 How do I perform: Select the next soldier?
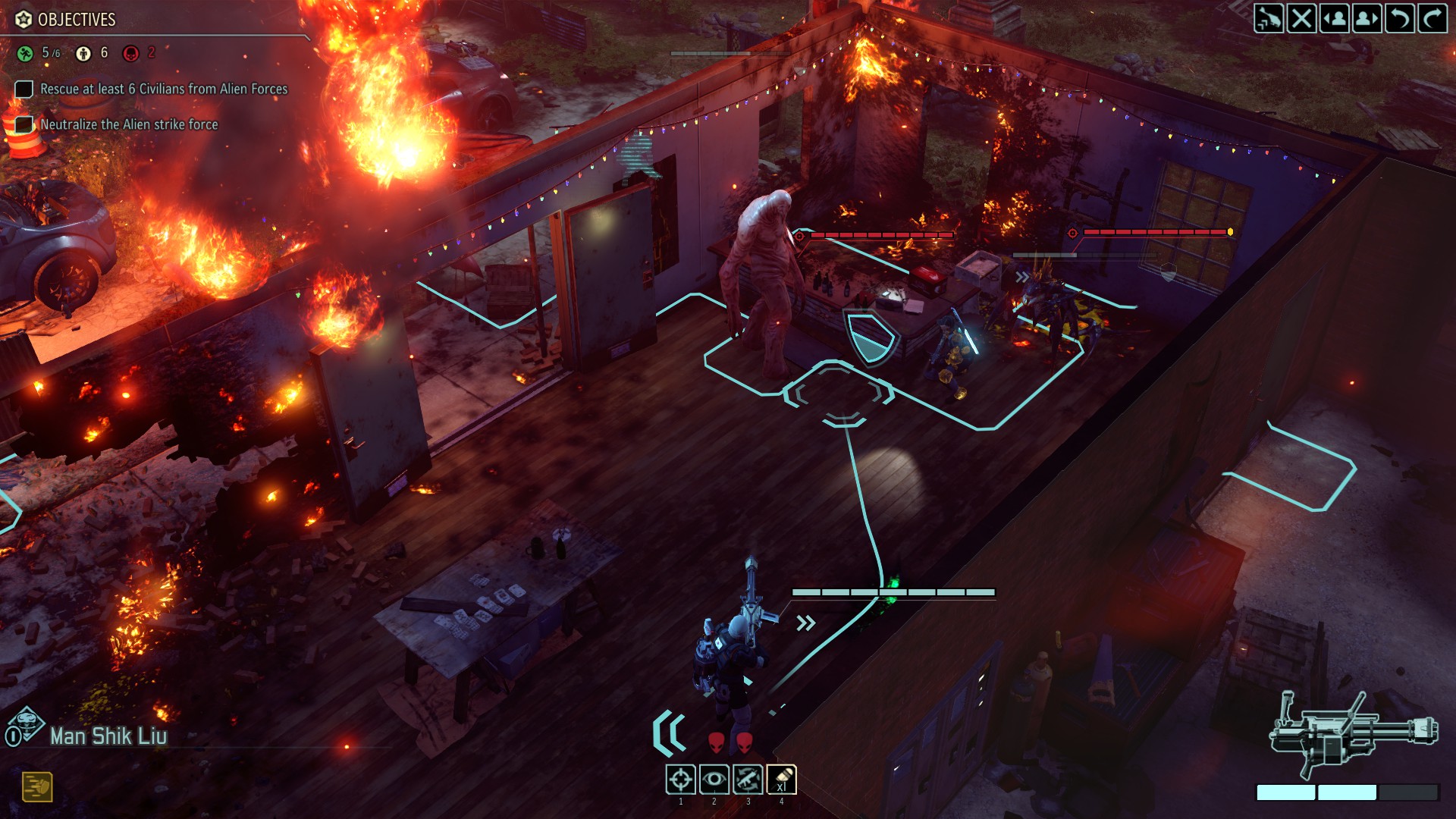1367,18
